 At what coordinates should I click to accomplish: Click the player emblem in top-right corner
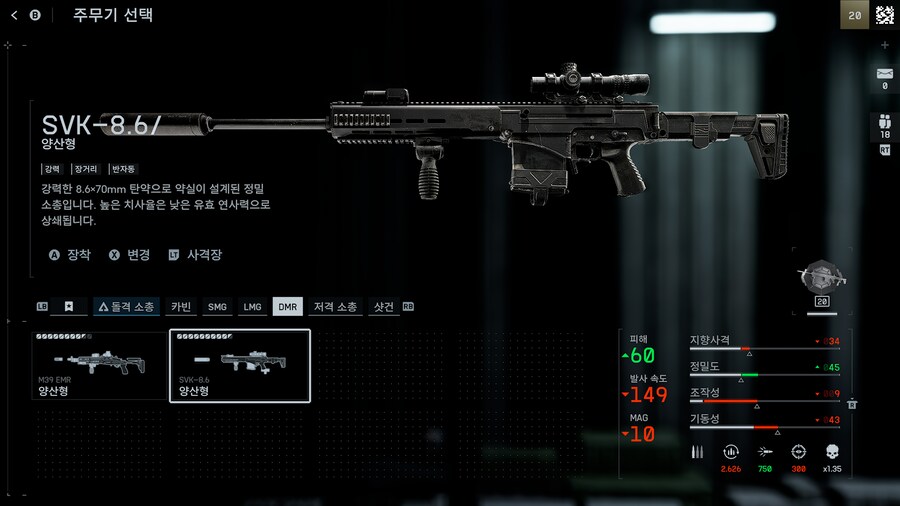(x=884, y=15)
